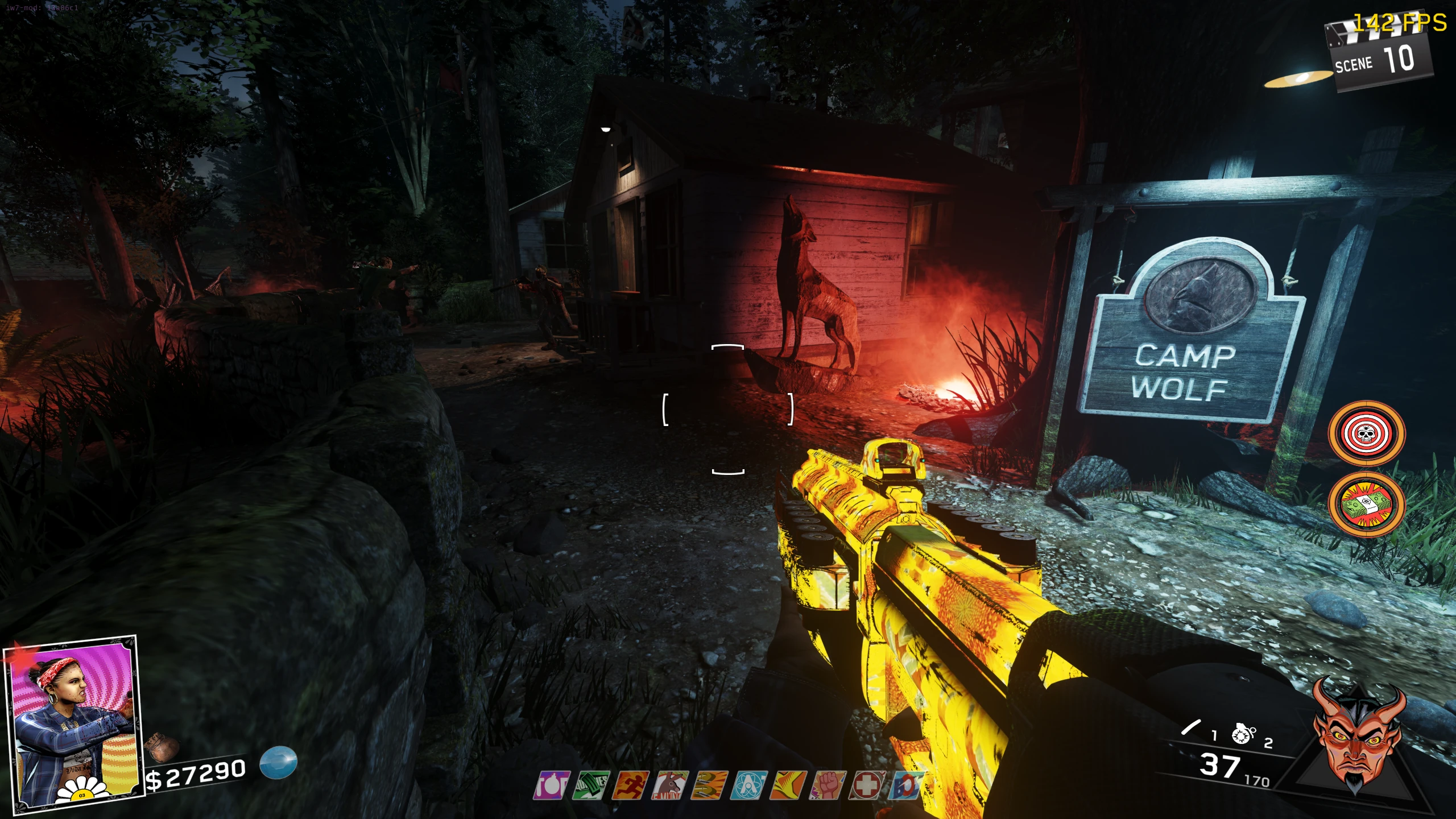The image size is (1456, 819).
Task: Choose the Mule Munchies perk icon
Action: pos(671,785)
